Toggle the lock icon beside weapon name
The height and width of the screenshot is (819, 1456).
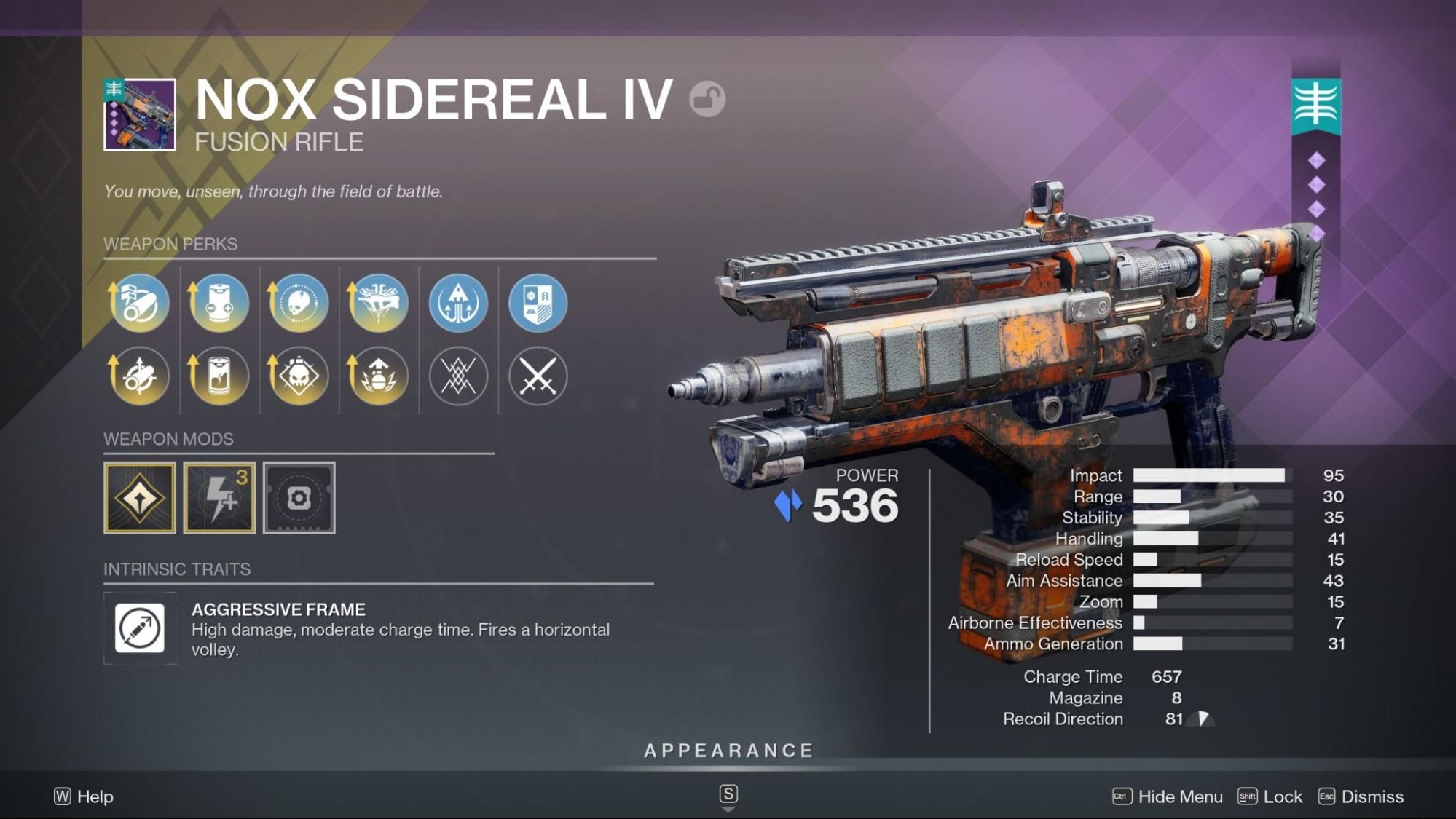pyautogui.click(x=707, y=99)
